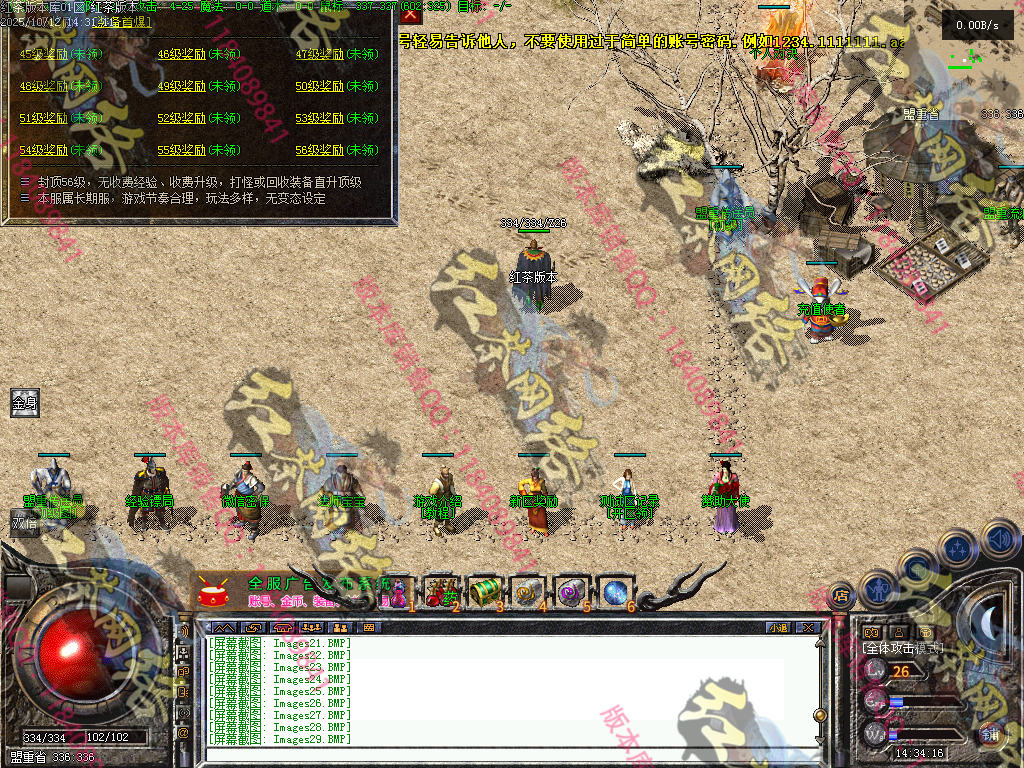Use the purple swirl scroll slot 5
The width and height of the screenshot is (1024, 768).
point(571,592)
